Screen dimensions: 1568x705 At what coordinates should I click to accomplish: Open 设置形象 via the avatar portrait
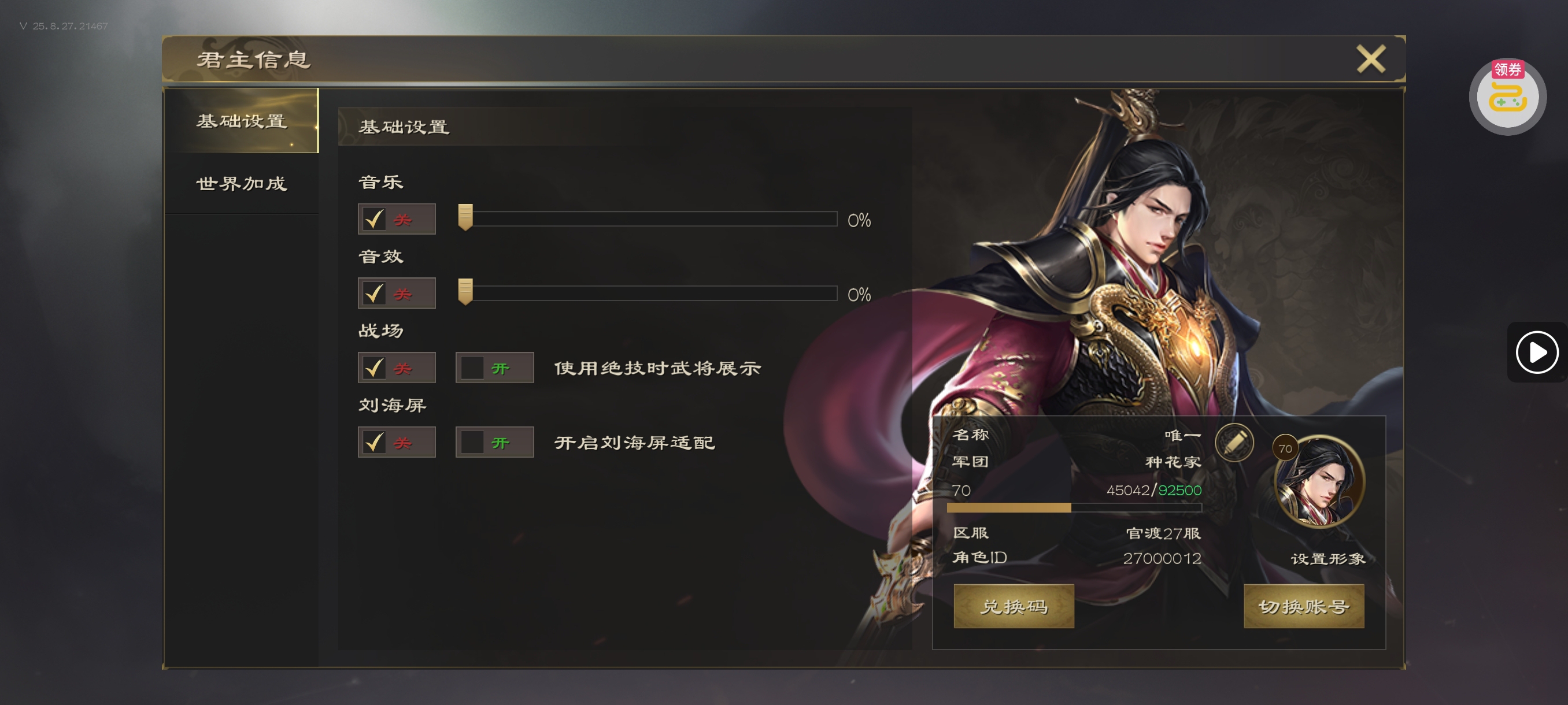coord(1319,482)
